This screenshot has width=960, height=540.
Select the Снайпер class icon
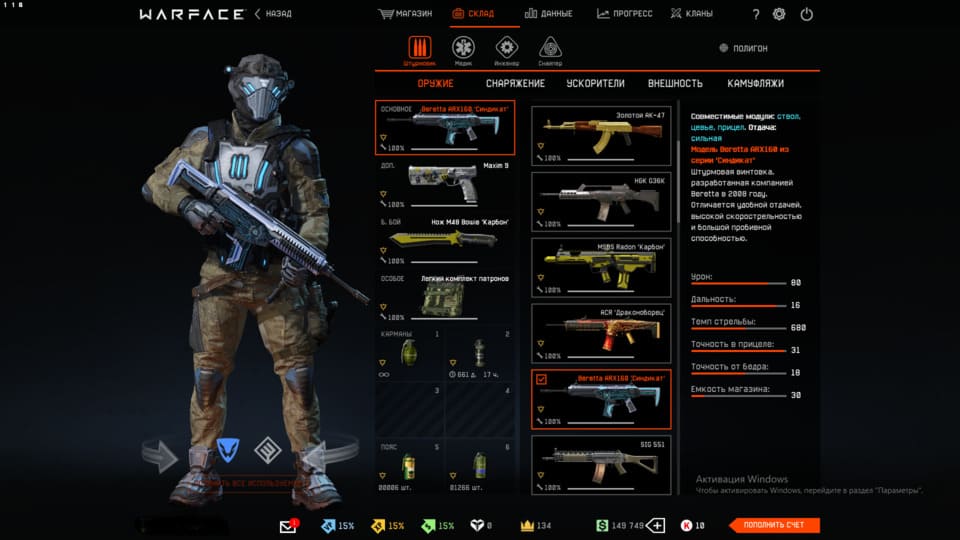point(549,48)
